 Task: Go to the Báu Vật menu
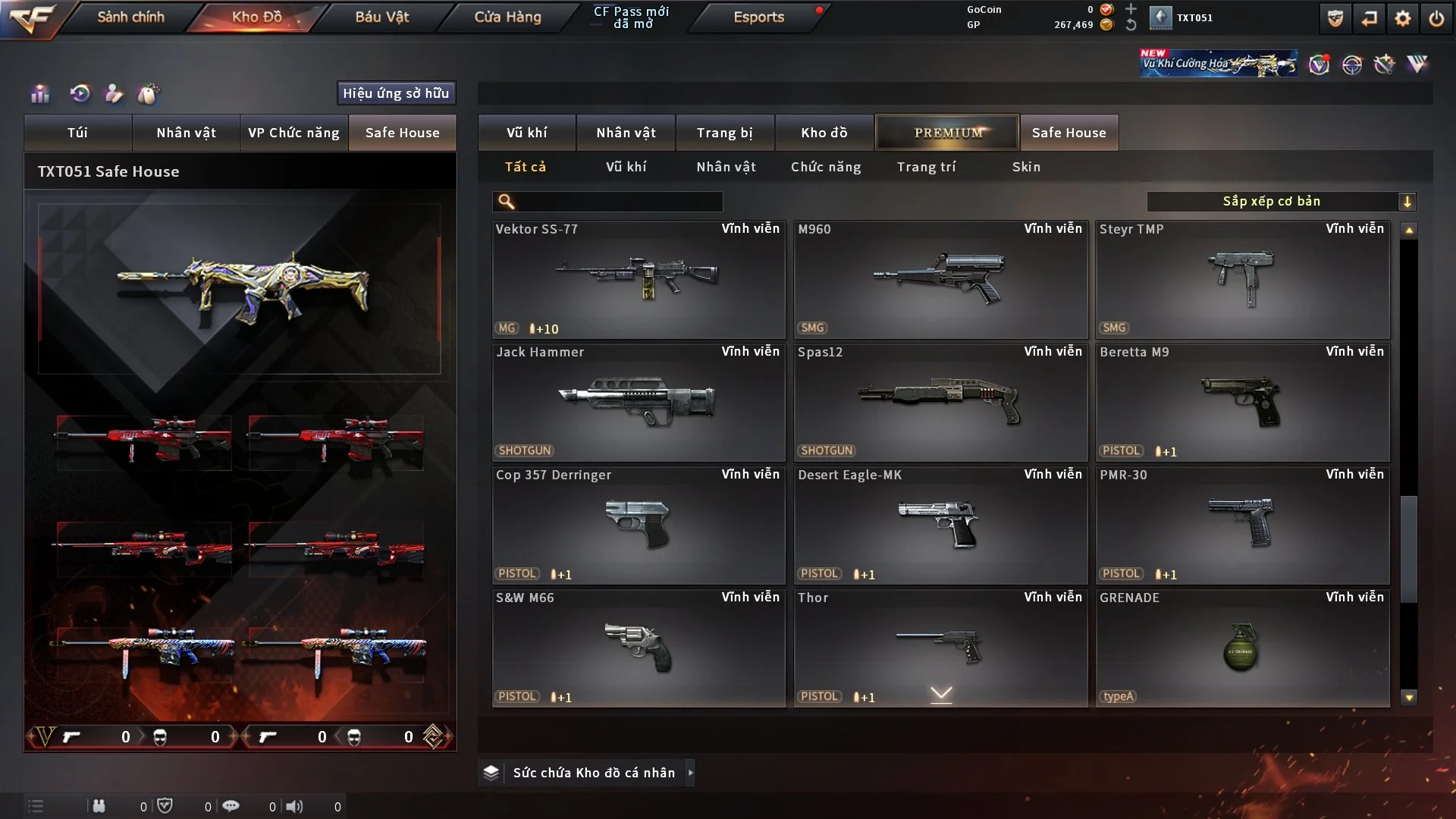381,17
